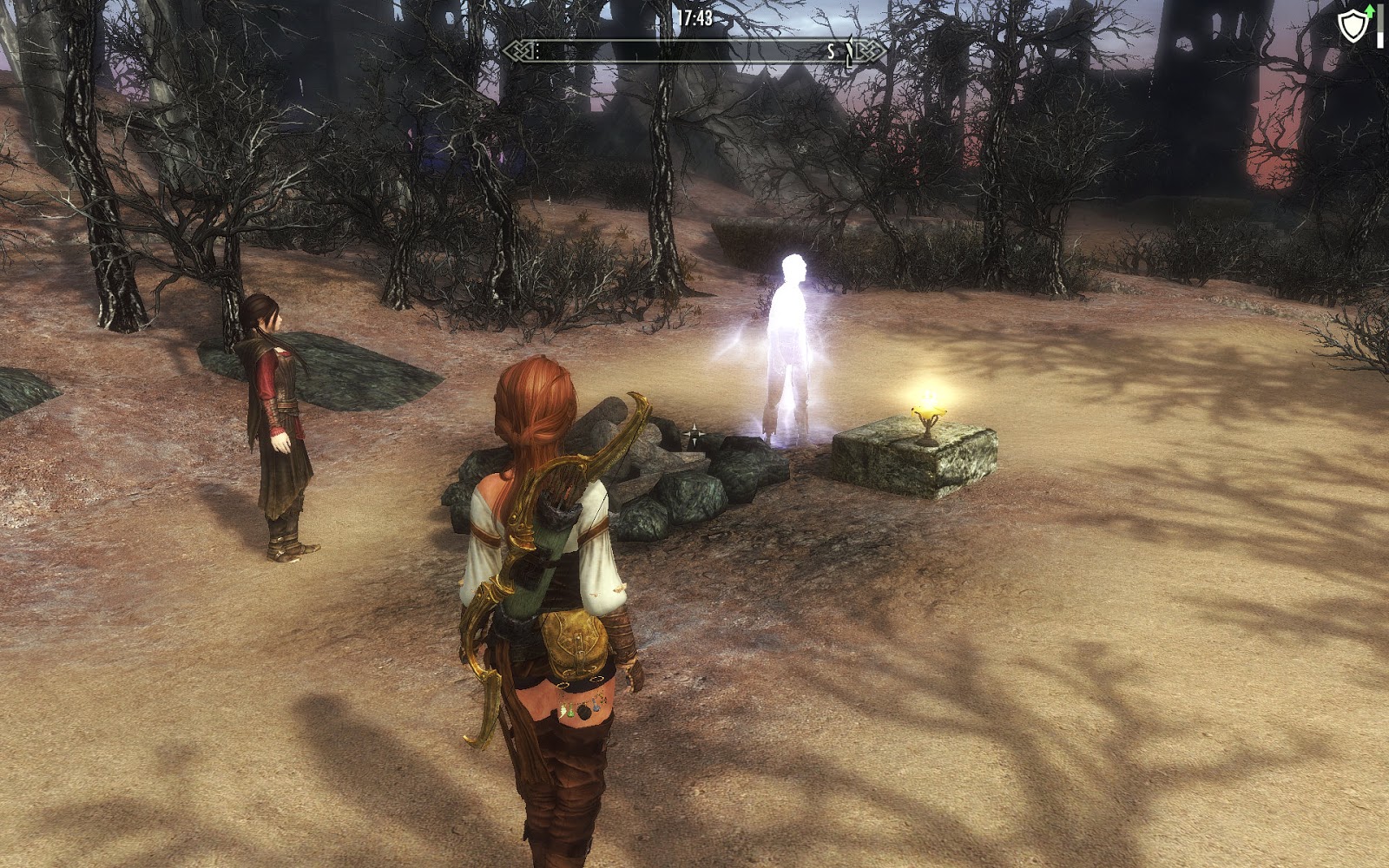The height and width of the screenshot is (868, 1389).
Task: Select the compass bar
Action: [694, 52]
